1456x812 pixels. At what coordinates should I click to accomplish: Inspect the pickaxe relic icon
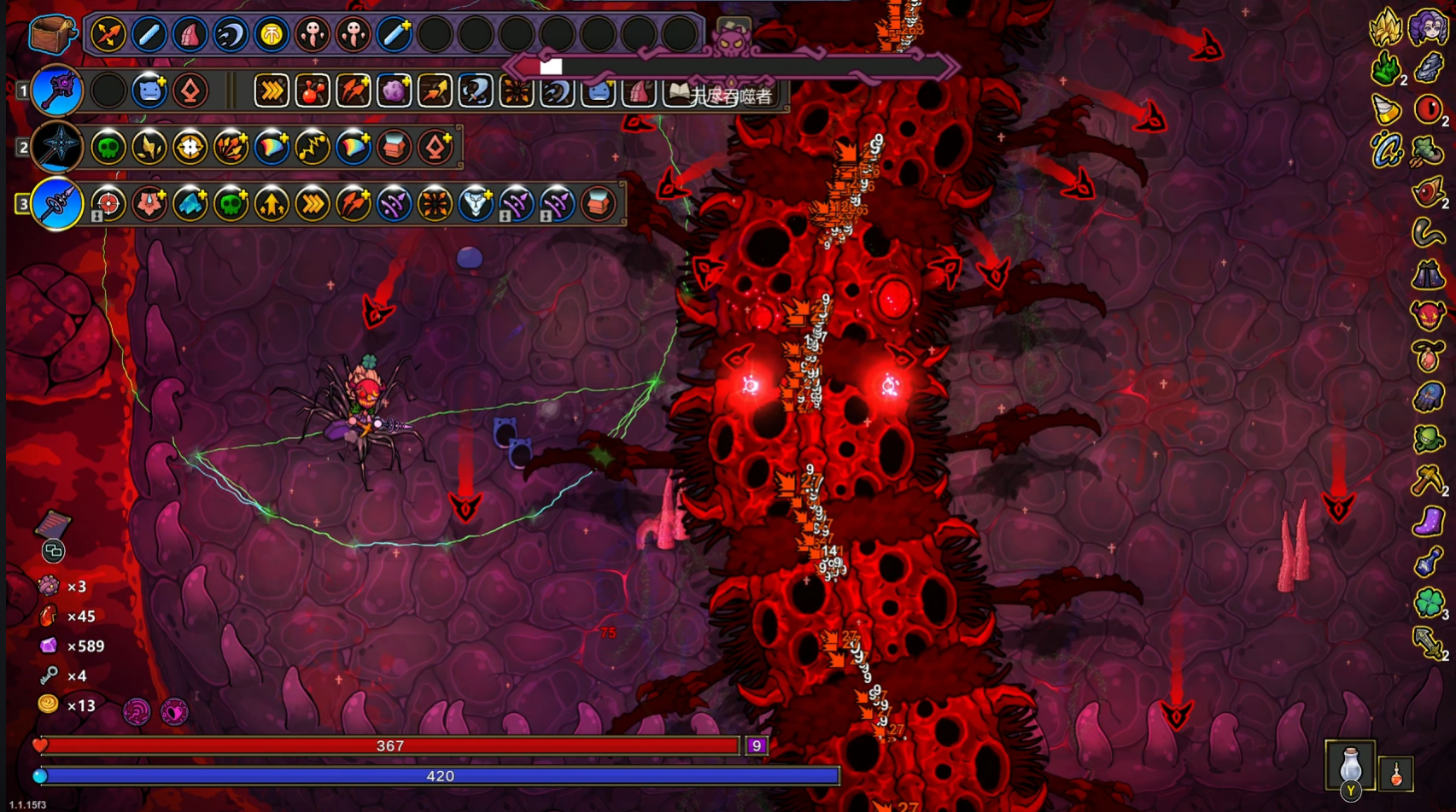point(1428,480)
